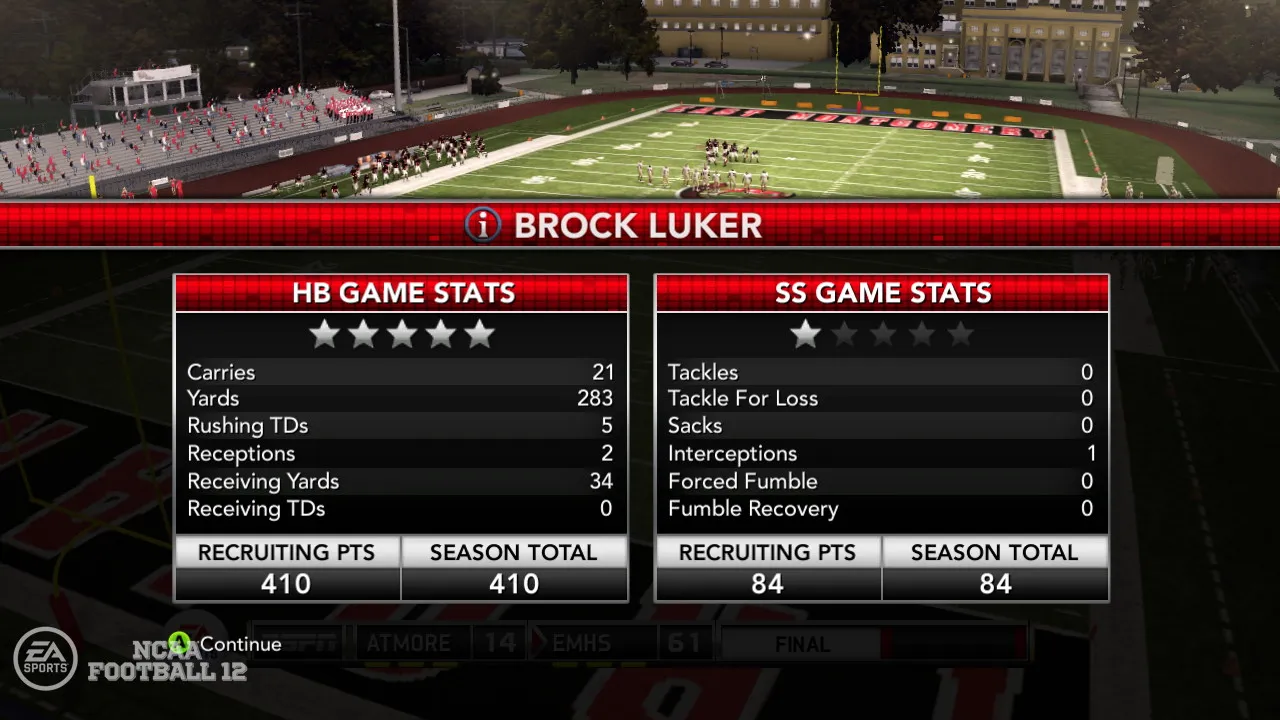
Task: Continue past the game stats screen
Action: tap(228, 644)
